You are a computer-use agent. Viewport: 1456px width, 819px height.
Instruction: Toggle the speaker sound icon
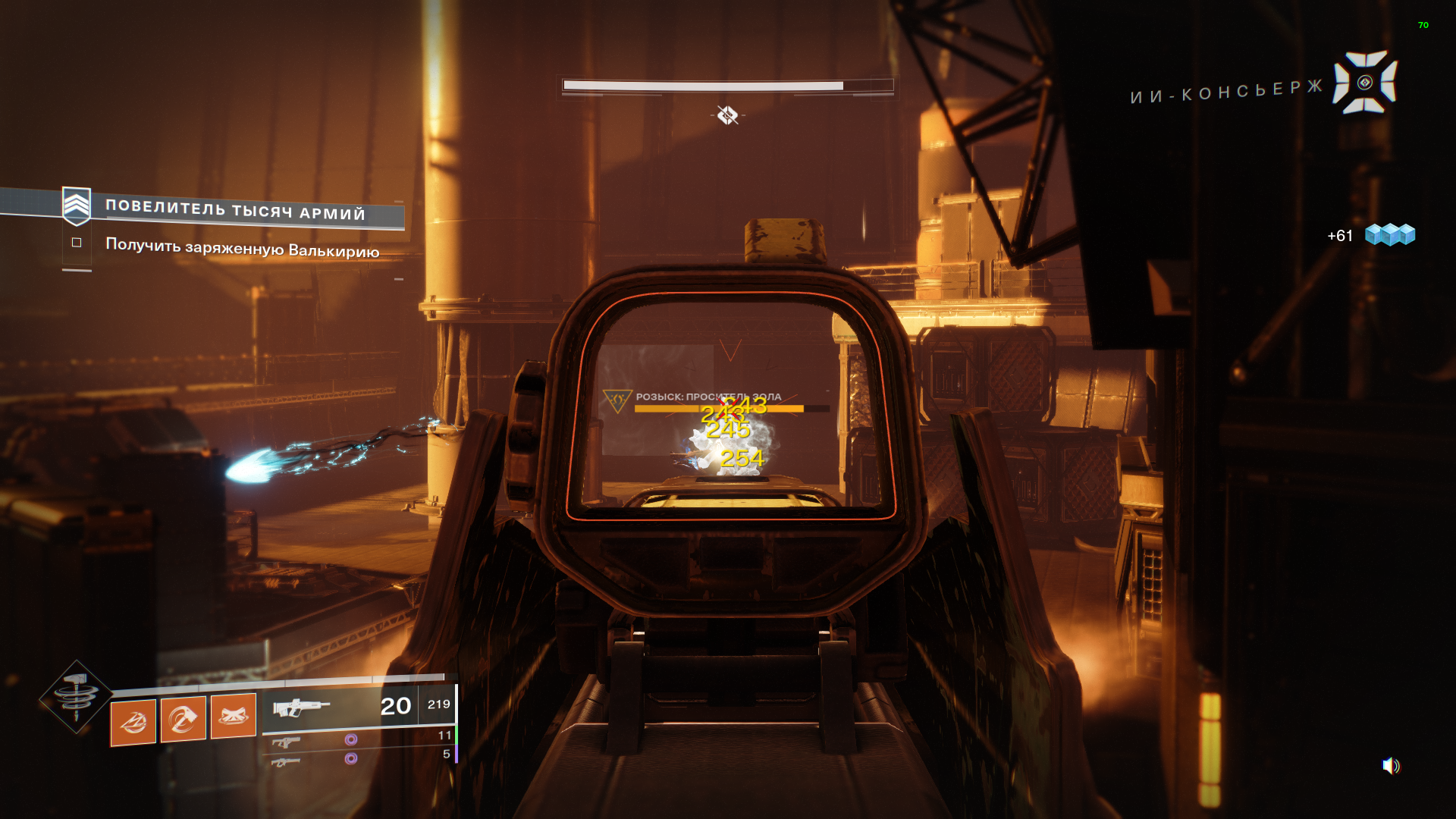[x=1390, y=766]
